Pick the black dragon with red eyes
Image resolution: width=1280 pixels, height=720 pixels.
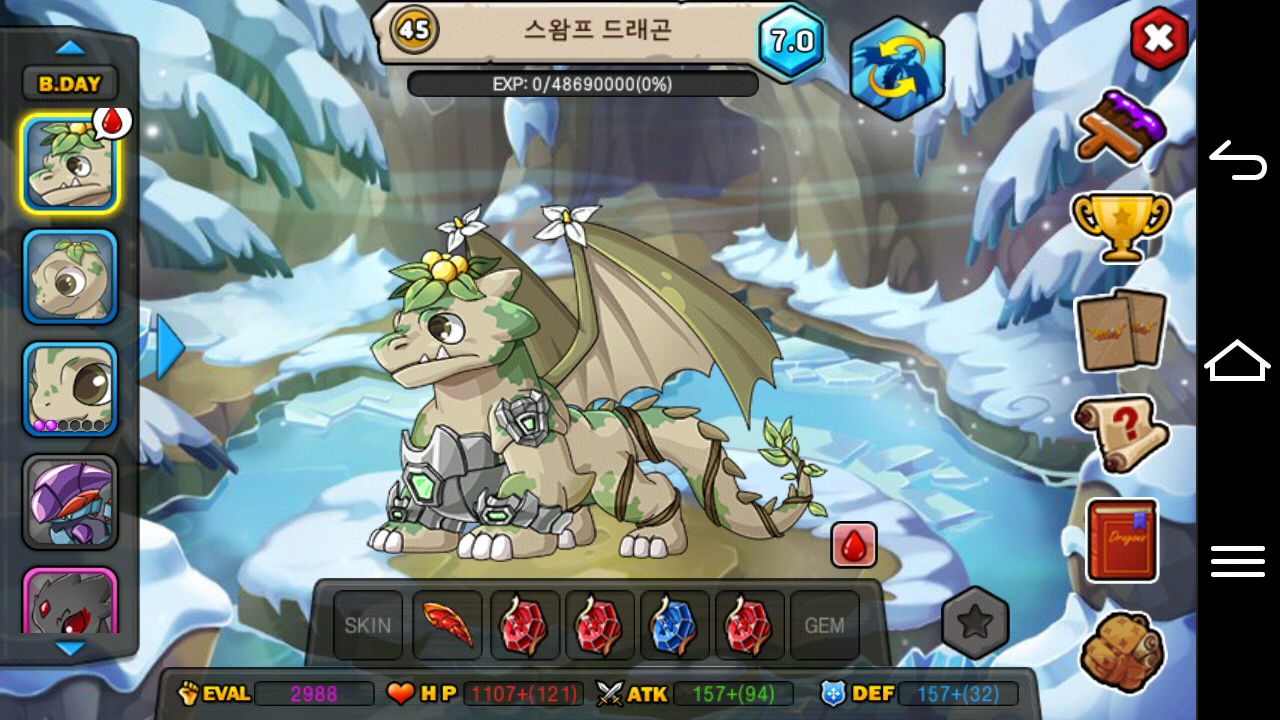tap(70, 602)
